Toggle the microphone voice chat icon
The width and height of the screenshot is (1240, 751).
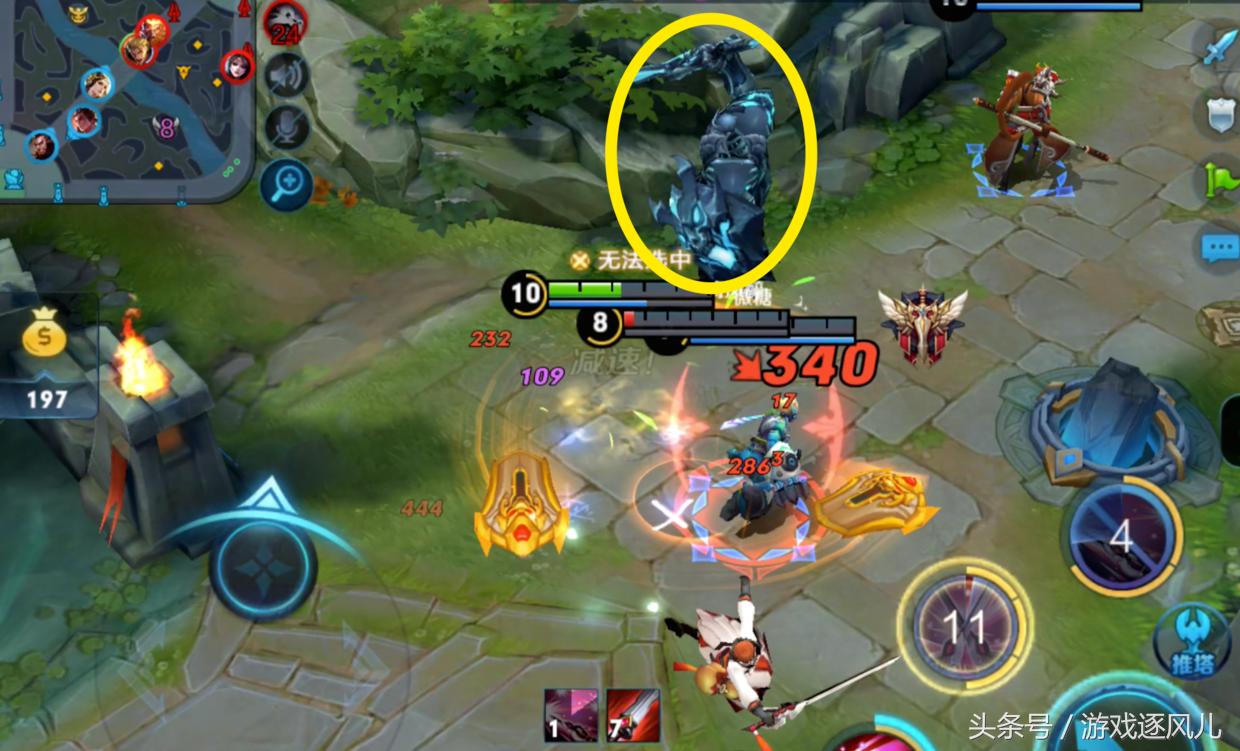click(287, 129)
